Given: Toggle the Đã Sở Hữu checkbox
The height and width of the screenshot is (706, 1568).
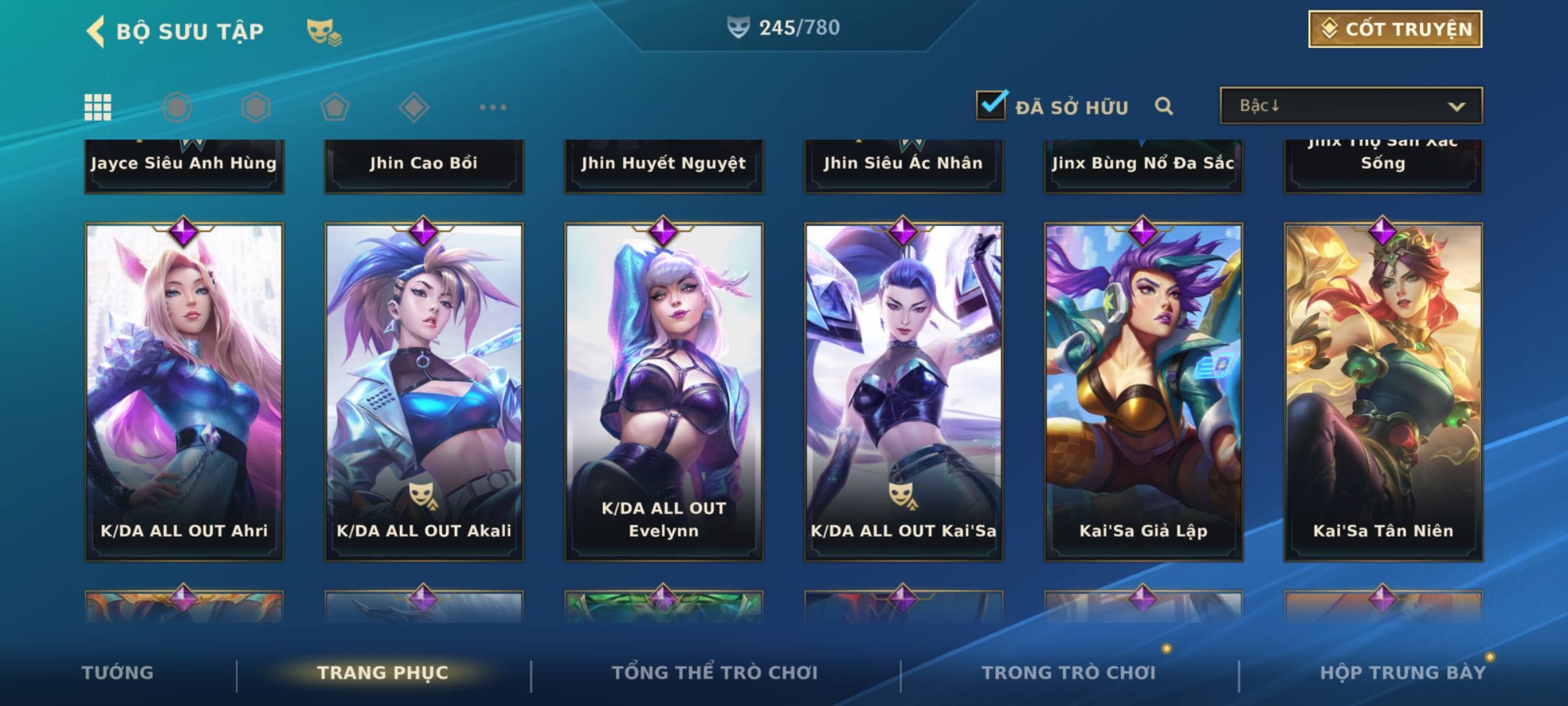Looking at the screenshot, I should (x=991, y=105).
